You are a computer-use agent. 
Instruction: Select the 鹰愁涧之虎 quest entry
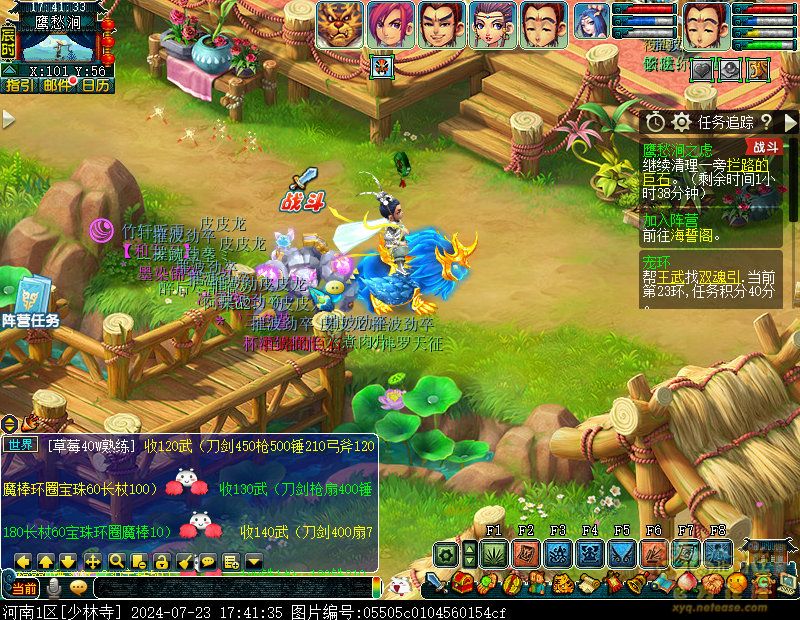[x=678, y=148]
